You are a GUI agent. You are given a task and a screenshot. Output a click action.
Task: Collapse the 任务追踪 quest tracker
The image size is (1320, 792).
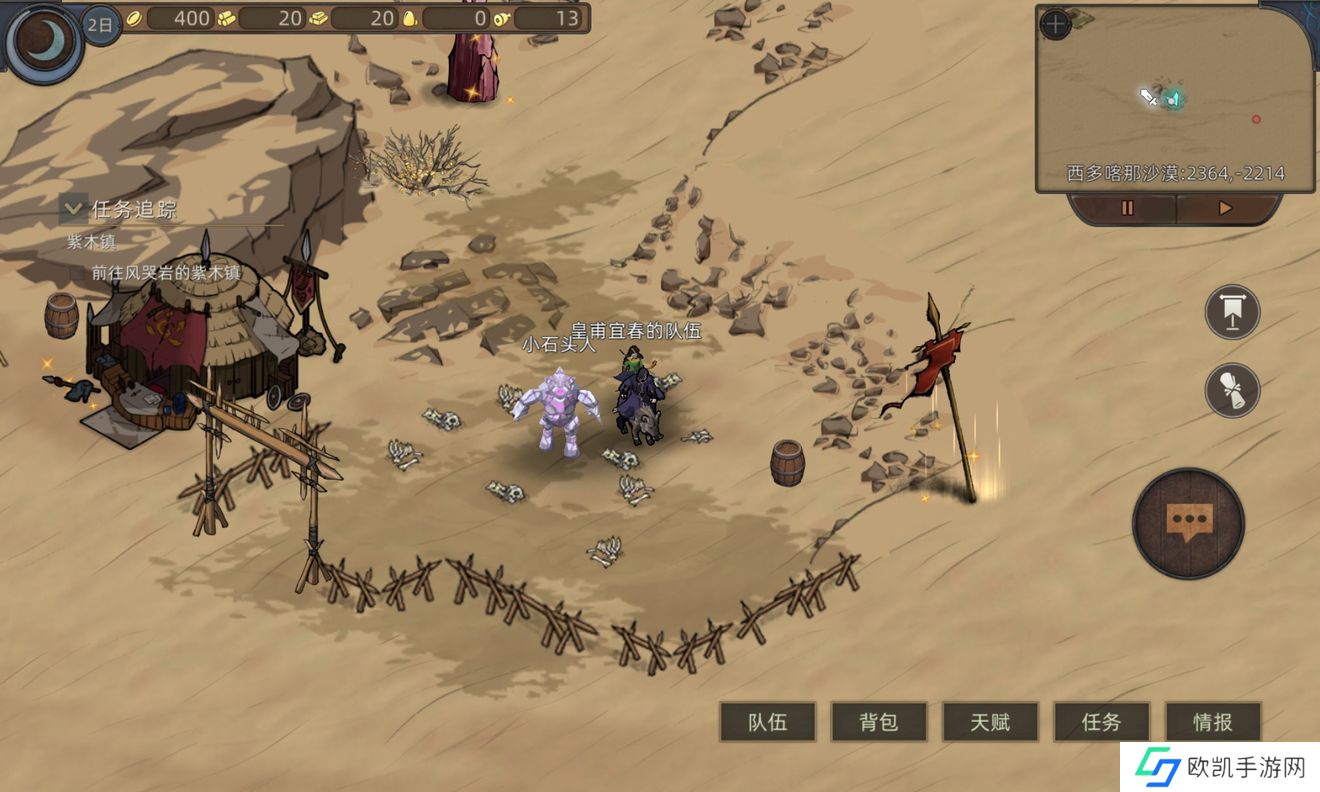[73, 209]
